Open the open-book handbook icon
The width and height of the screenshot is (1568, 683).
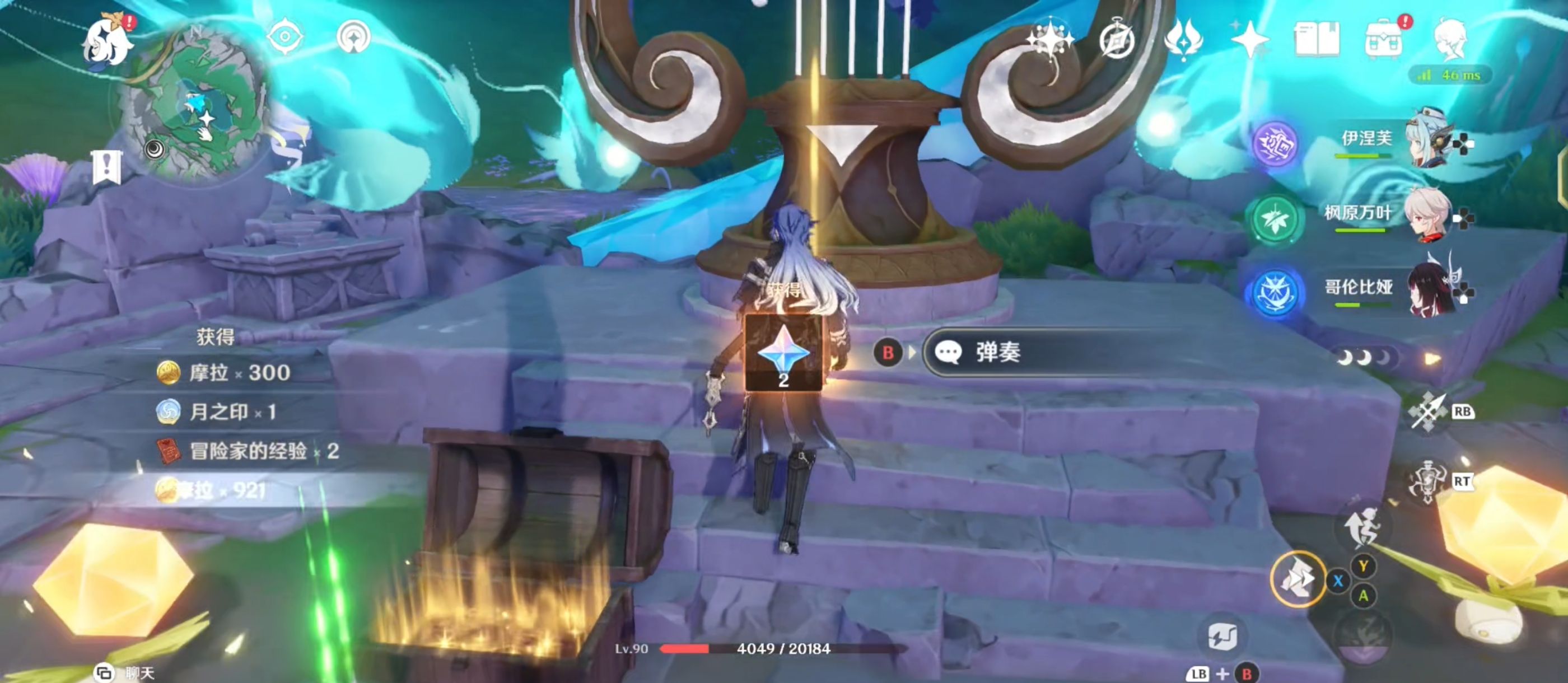pyautogui.click(x=1316, y=40)
